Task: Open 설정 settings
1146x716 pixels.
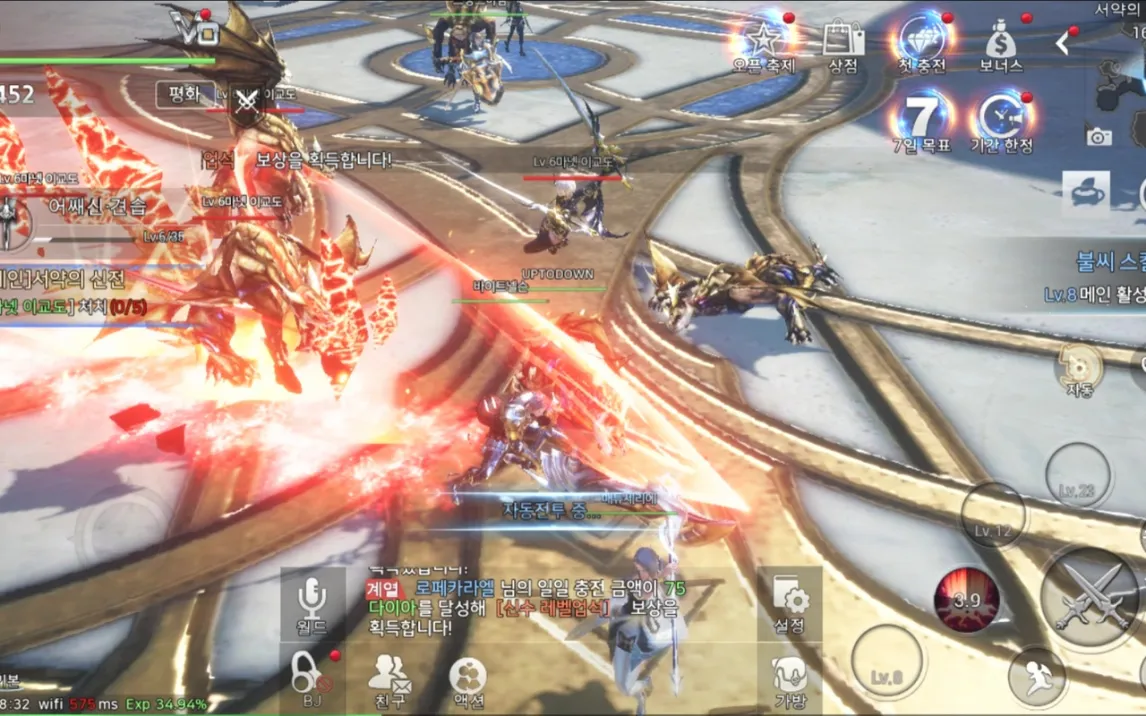Action: pyautogui.click(x=789, y=603)
